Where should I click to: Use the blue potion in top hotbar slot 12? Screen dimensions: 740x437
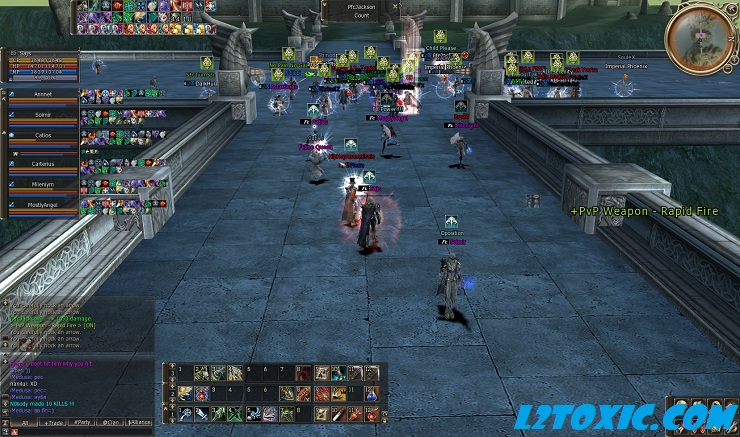[x=372, y=372]
